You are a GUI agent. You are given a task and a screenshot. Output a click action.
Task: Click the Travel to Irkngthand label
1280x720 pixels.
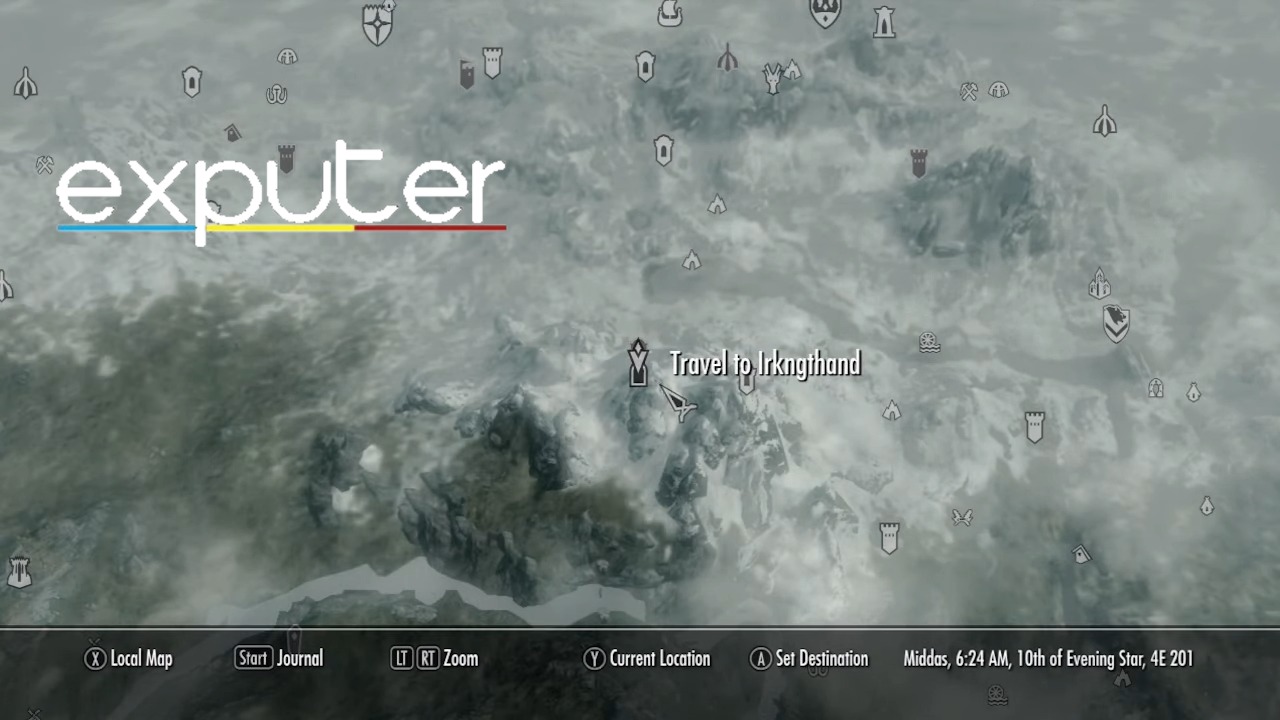(x=764, y=364)
